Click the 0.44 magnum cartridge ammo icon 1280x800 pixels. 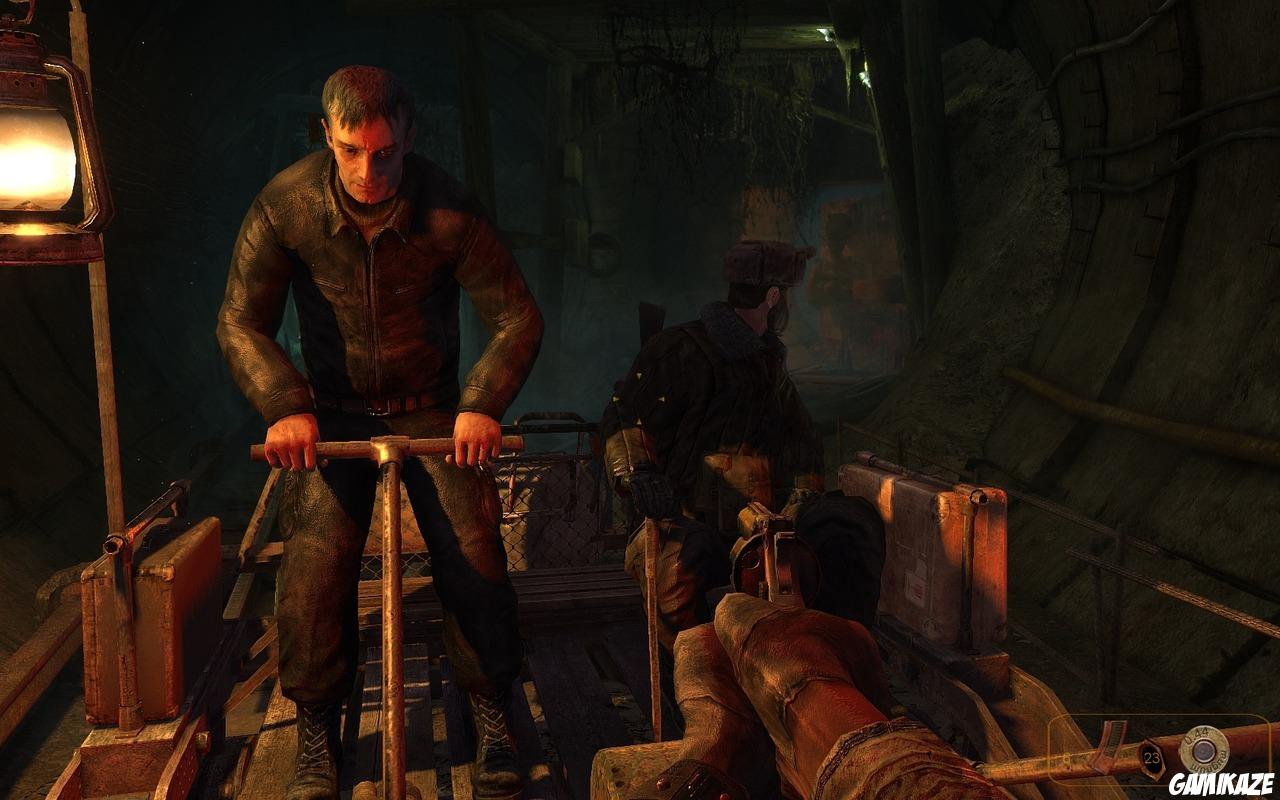[1205, 748]
